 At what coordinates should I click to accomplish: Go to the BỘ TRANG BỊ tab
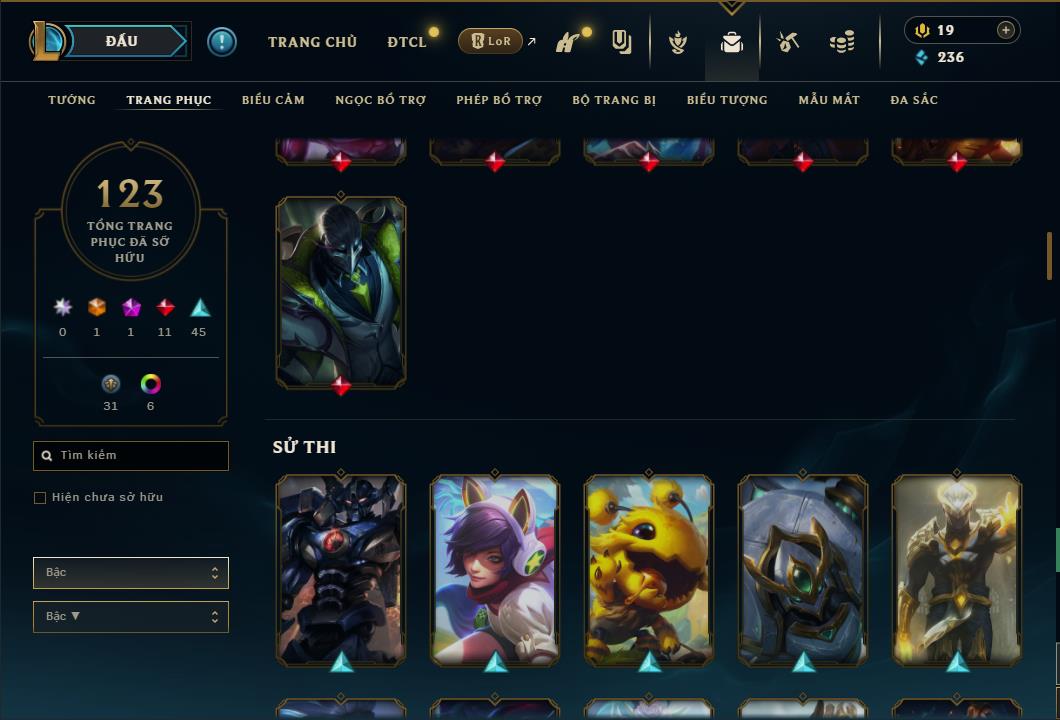[614, 100]
